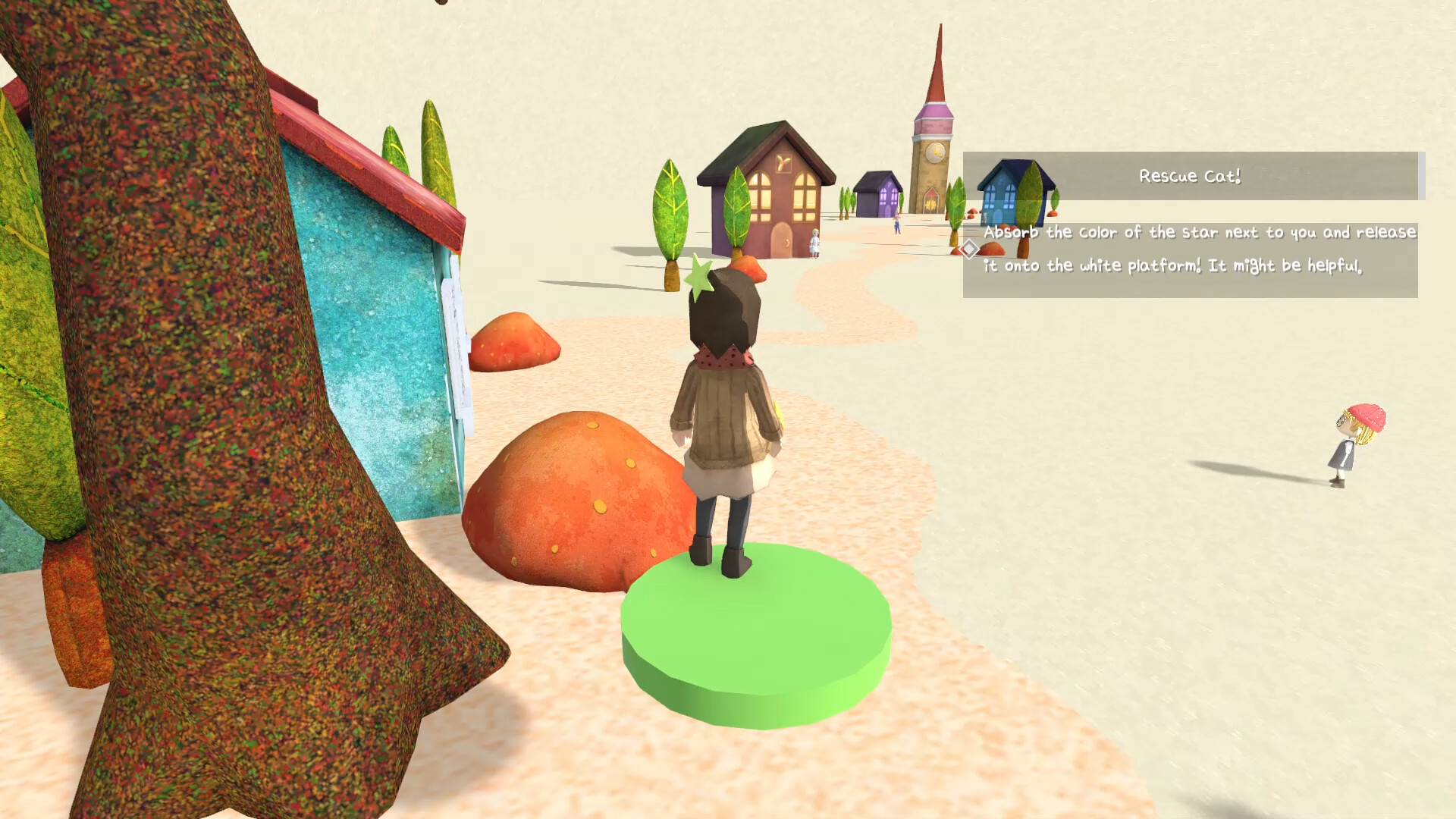
Task: Click the lit doorway at the clock tower base
Action: 930,202
